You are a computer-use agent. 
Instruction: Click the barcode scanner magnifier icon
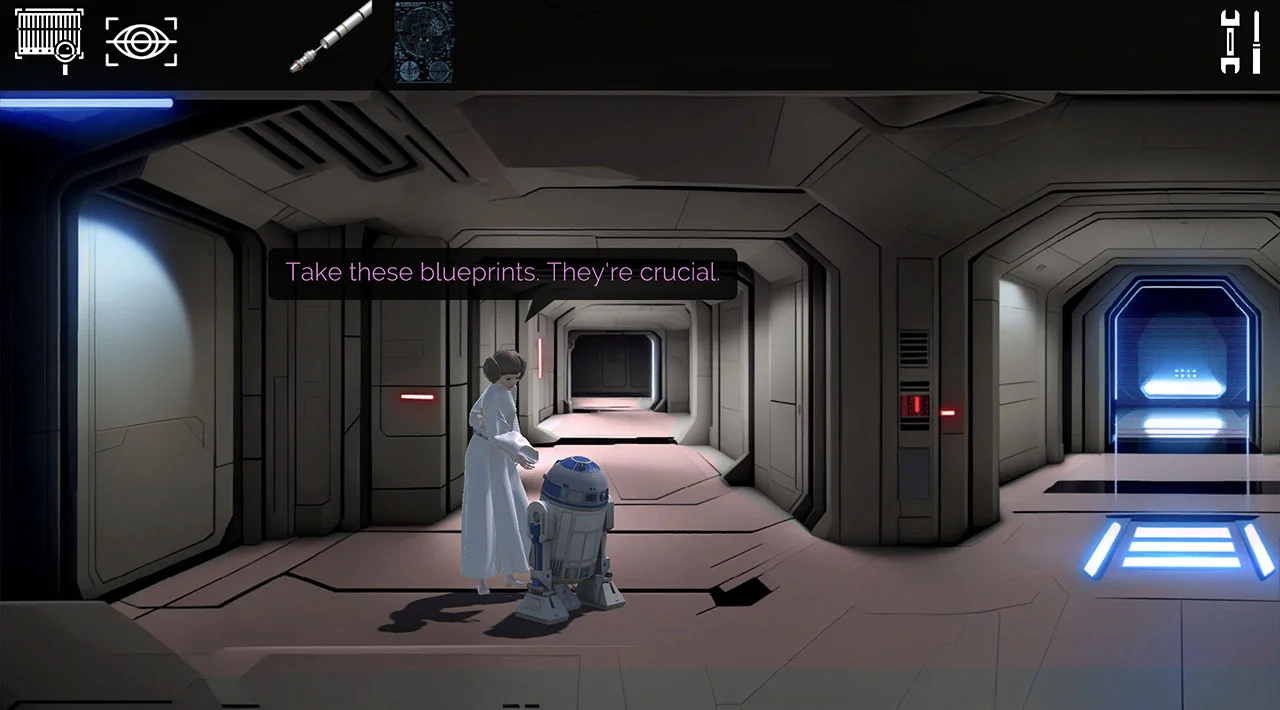tap(49, 41)
